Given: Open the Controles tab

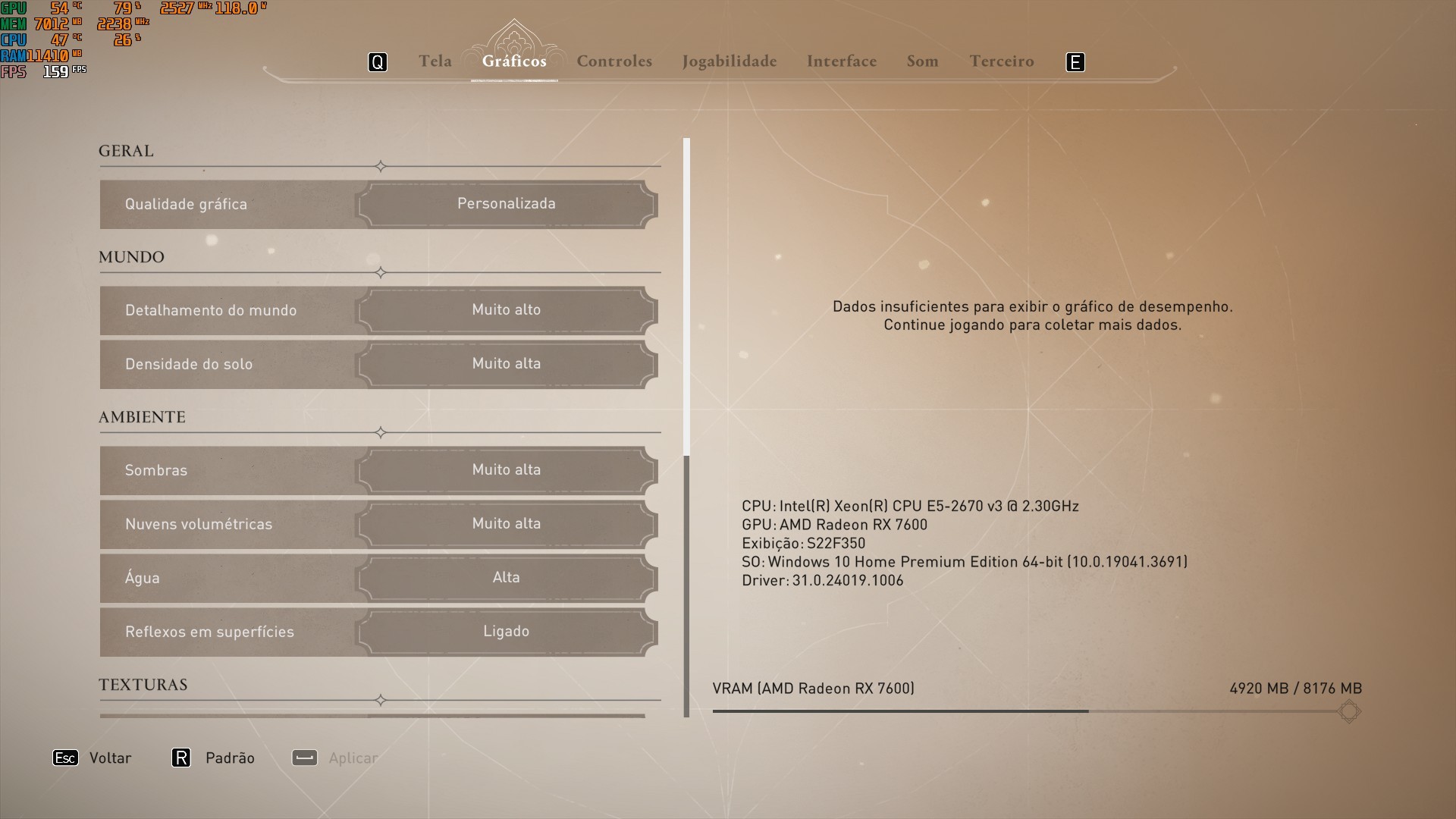Looking at the screenshot, I should tap(614, 61).
